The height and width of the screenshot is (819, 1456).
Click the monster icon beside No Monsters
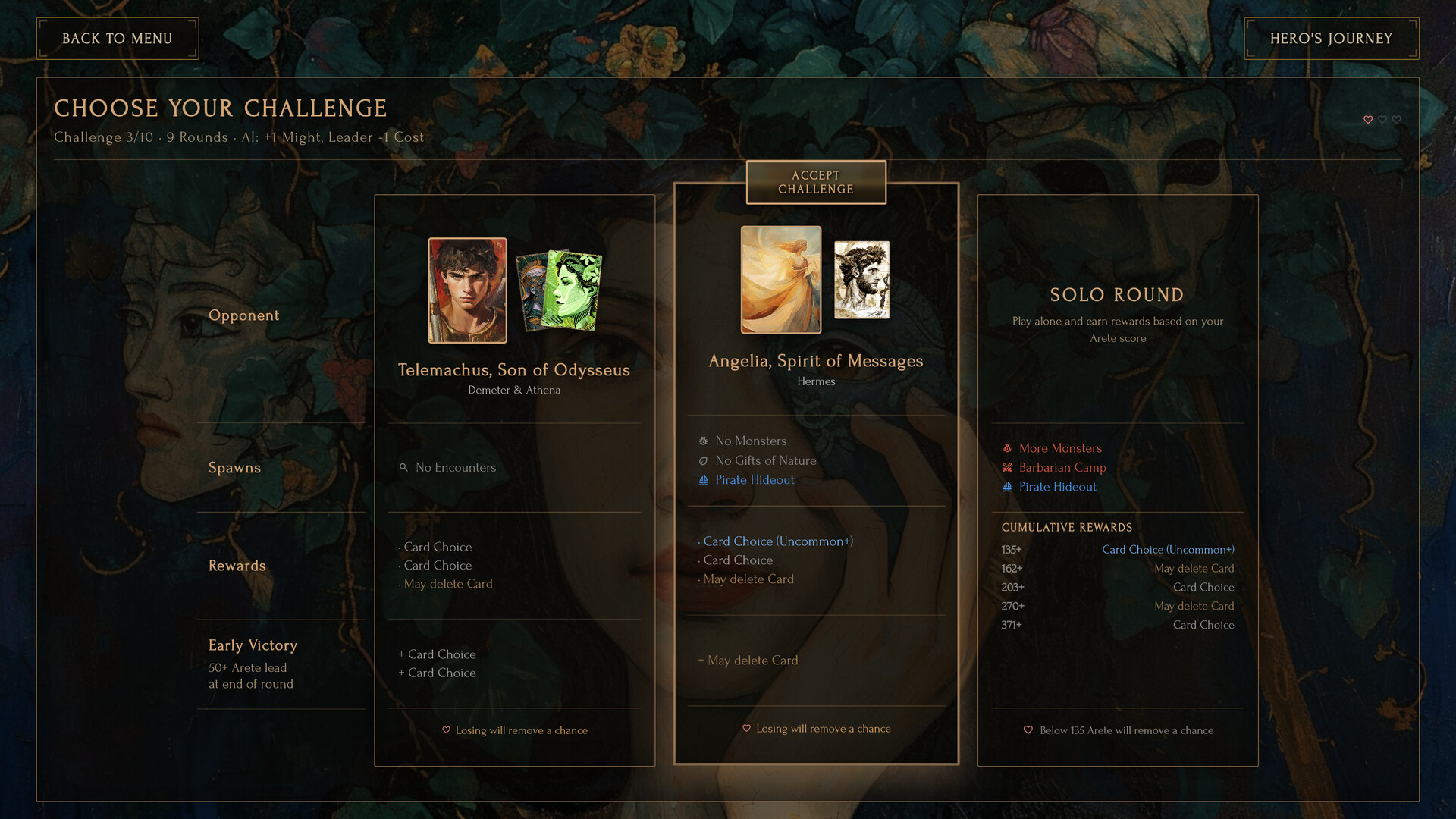pos(703,441)
